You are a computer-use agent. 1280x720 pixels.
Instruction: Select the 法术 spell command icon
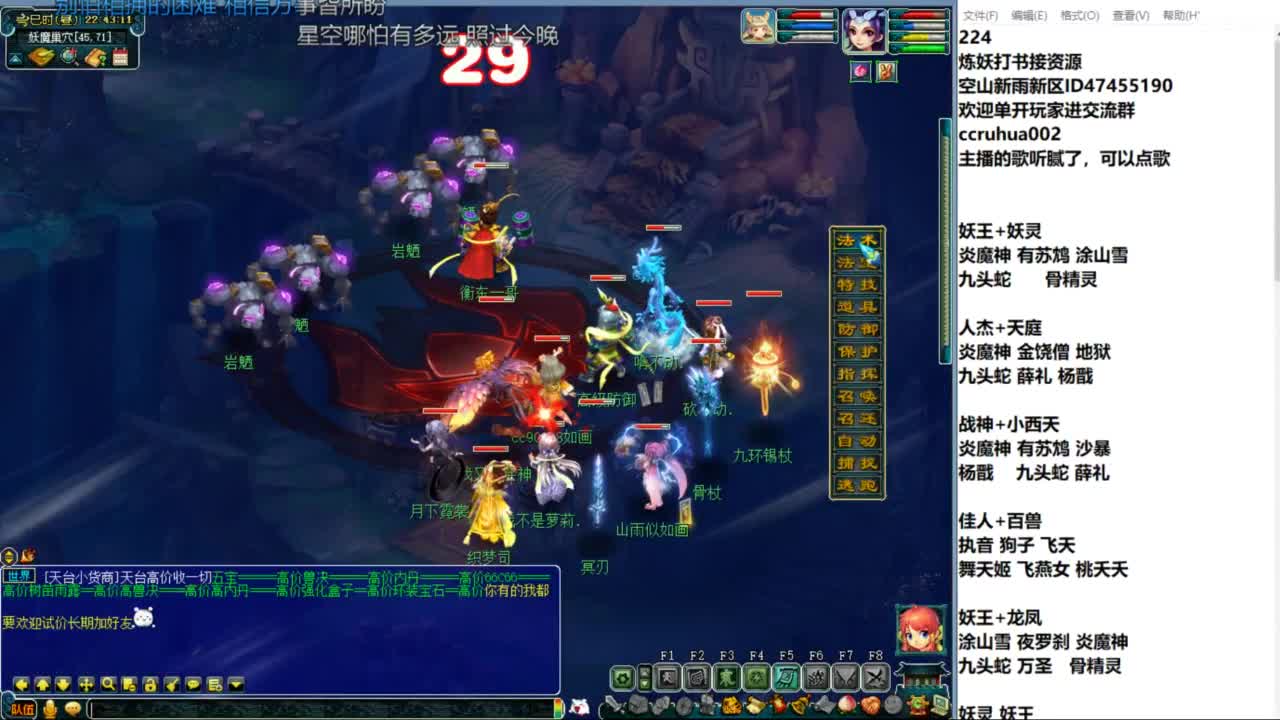click(856, 239)
